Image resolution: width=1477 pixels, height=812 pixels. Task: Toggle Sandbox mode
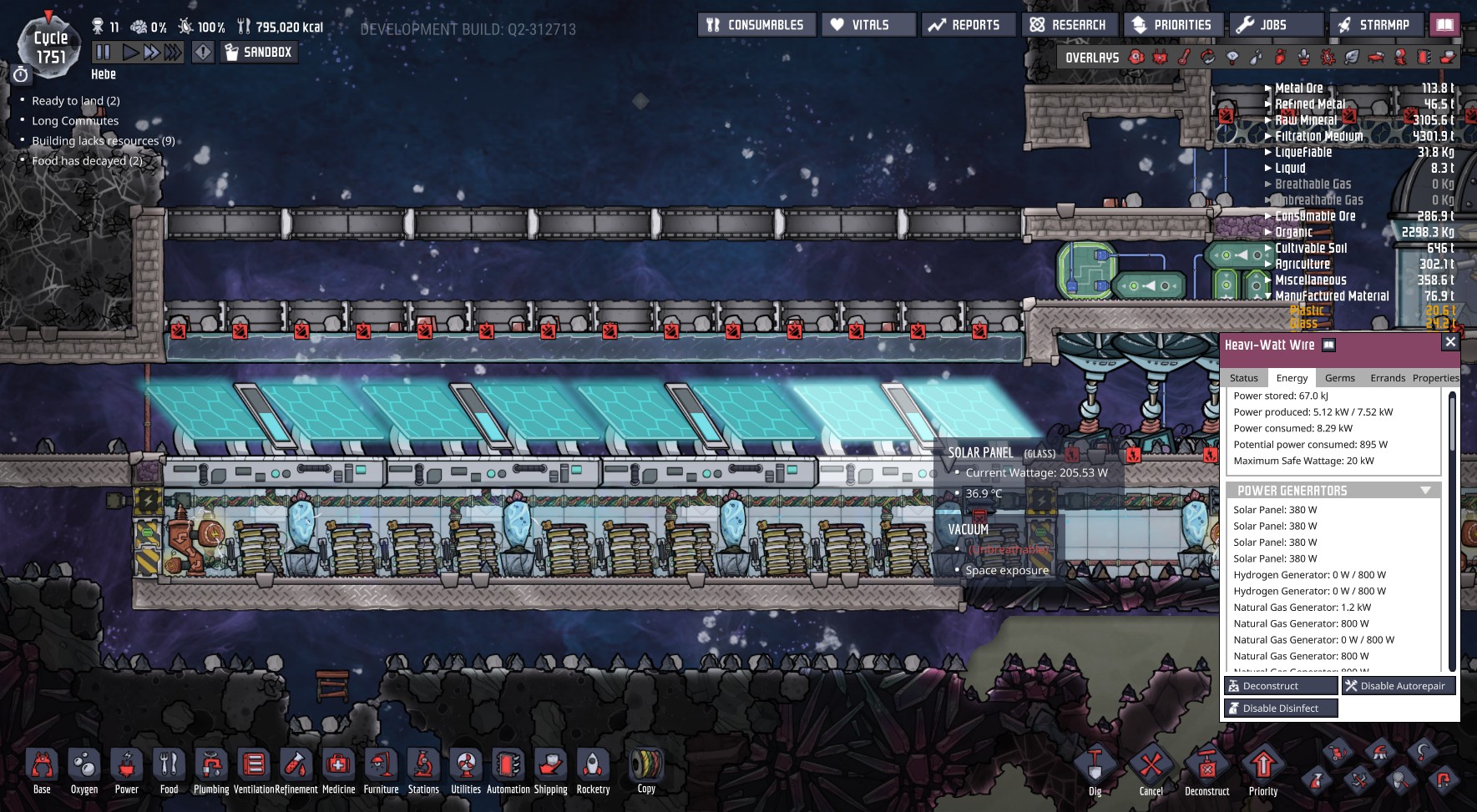click(258, 53)
